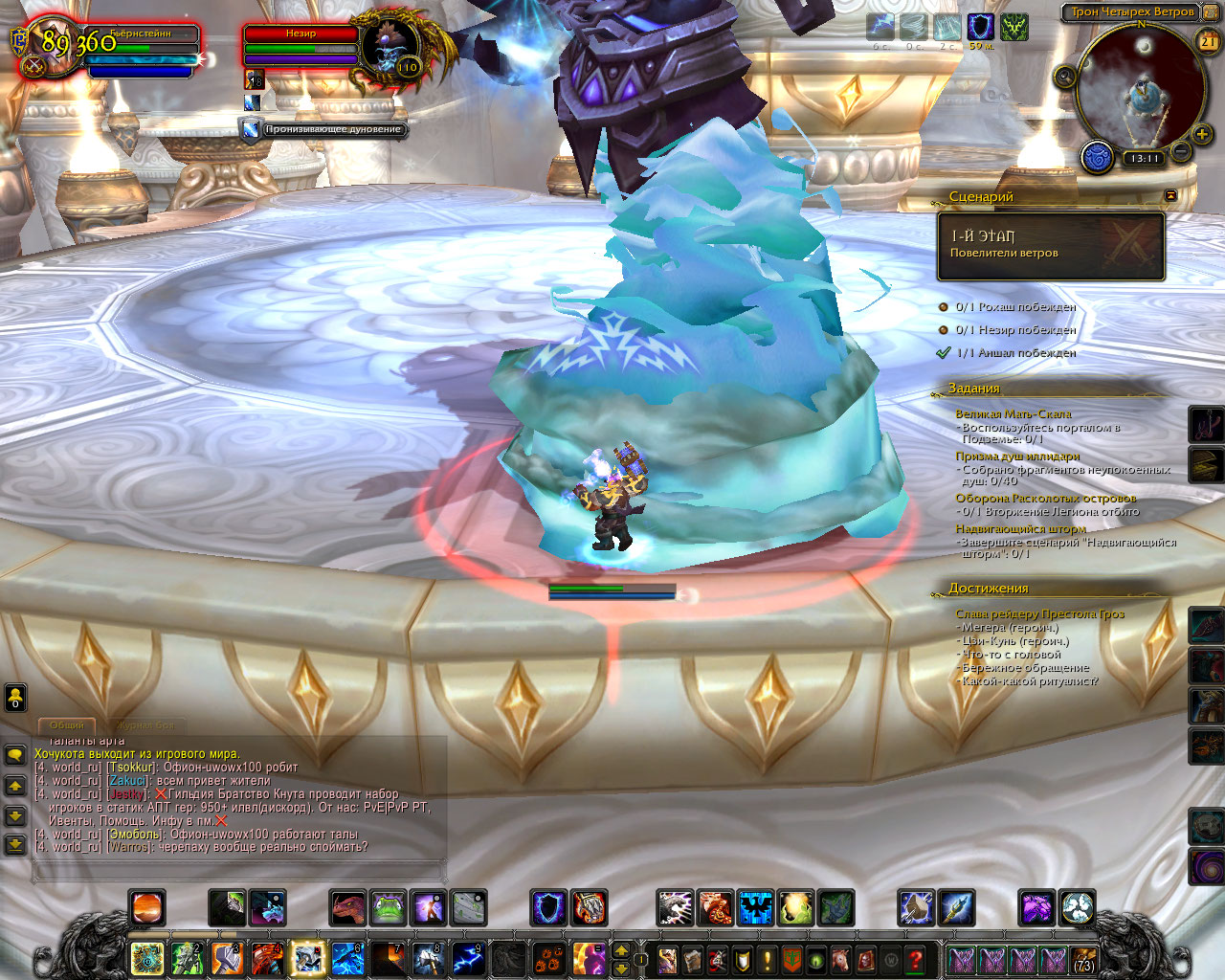This screenshot has height=980, width=1225.
Task: Cast the lightning bolt ability in slot 9
Action: click(468, 958)
